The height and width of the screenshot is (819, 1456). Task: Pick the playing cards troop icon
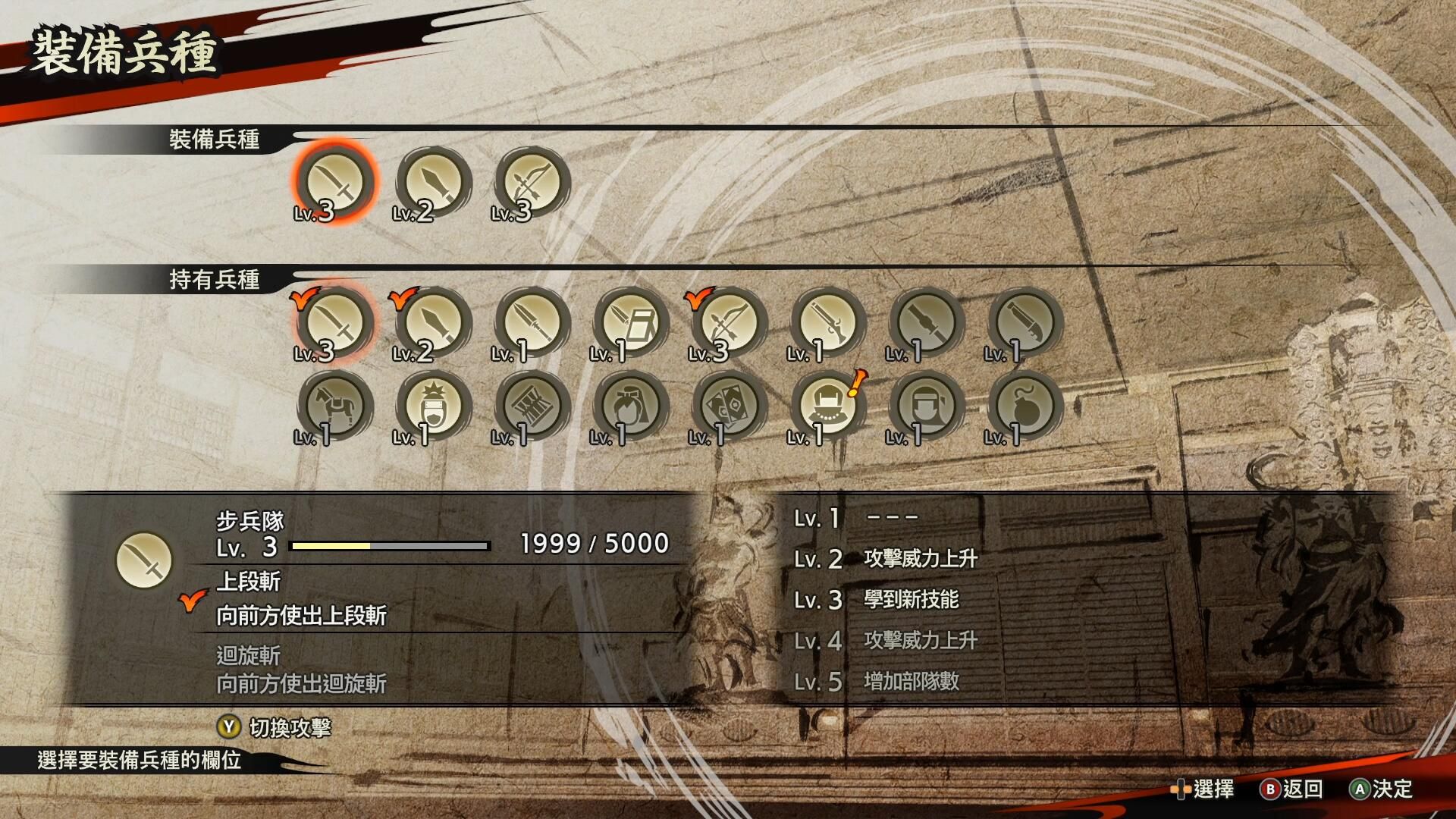tap(729, 406)
